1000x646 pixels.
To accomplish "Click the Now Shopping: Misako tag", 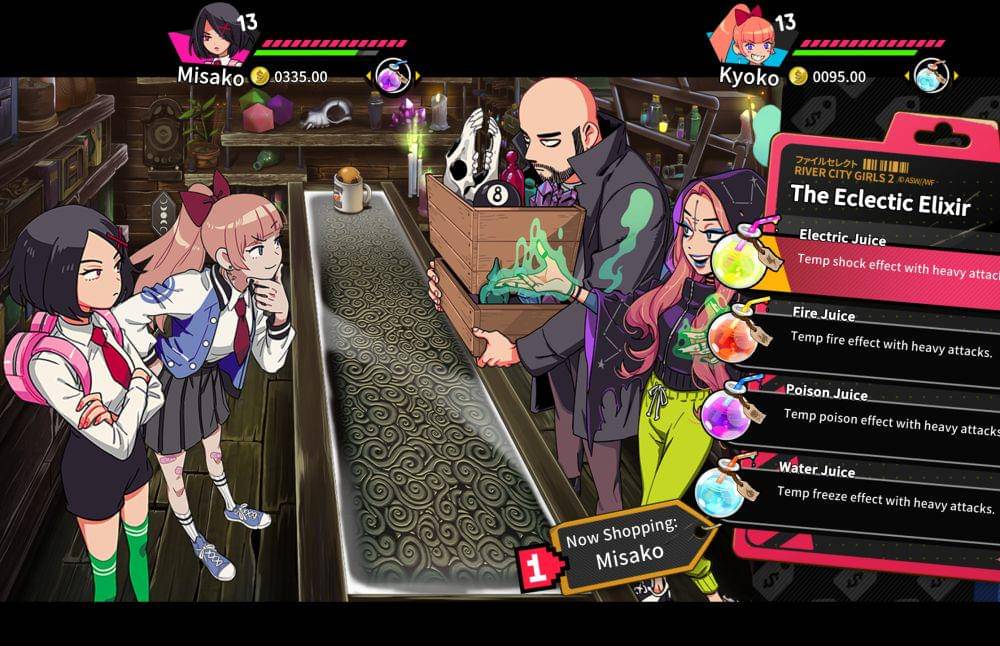I will [630, 548].
